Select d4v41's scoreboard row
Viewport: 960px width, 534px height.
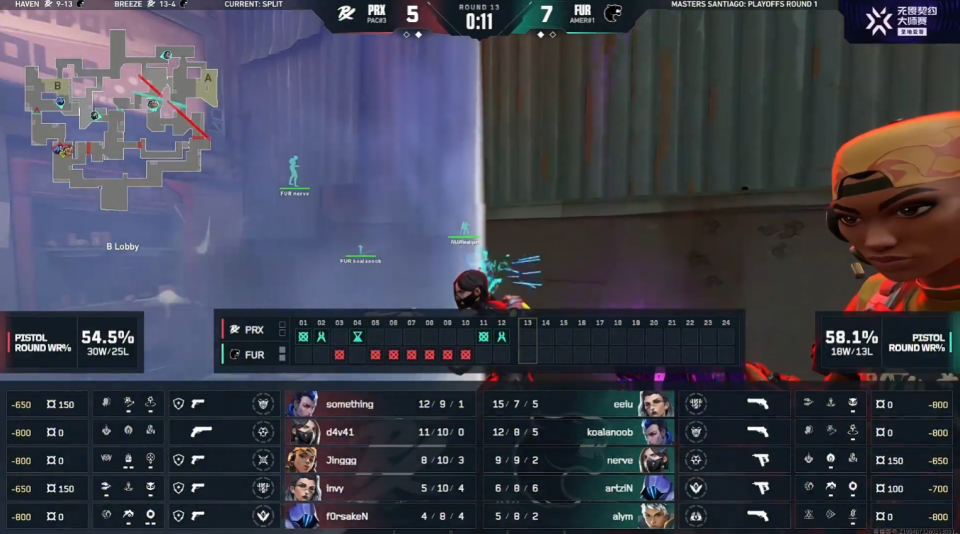click(x=380, y=432)
